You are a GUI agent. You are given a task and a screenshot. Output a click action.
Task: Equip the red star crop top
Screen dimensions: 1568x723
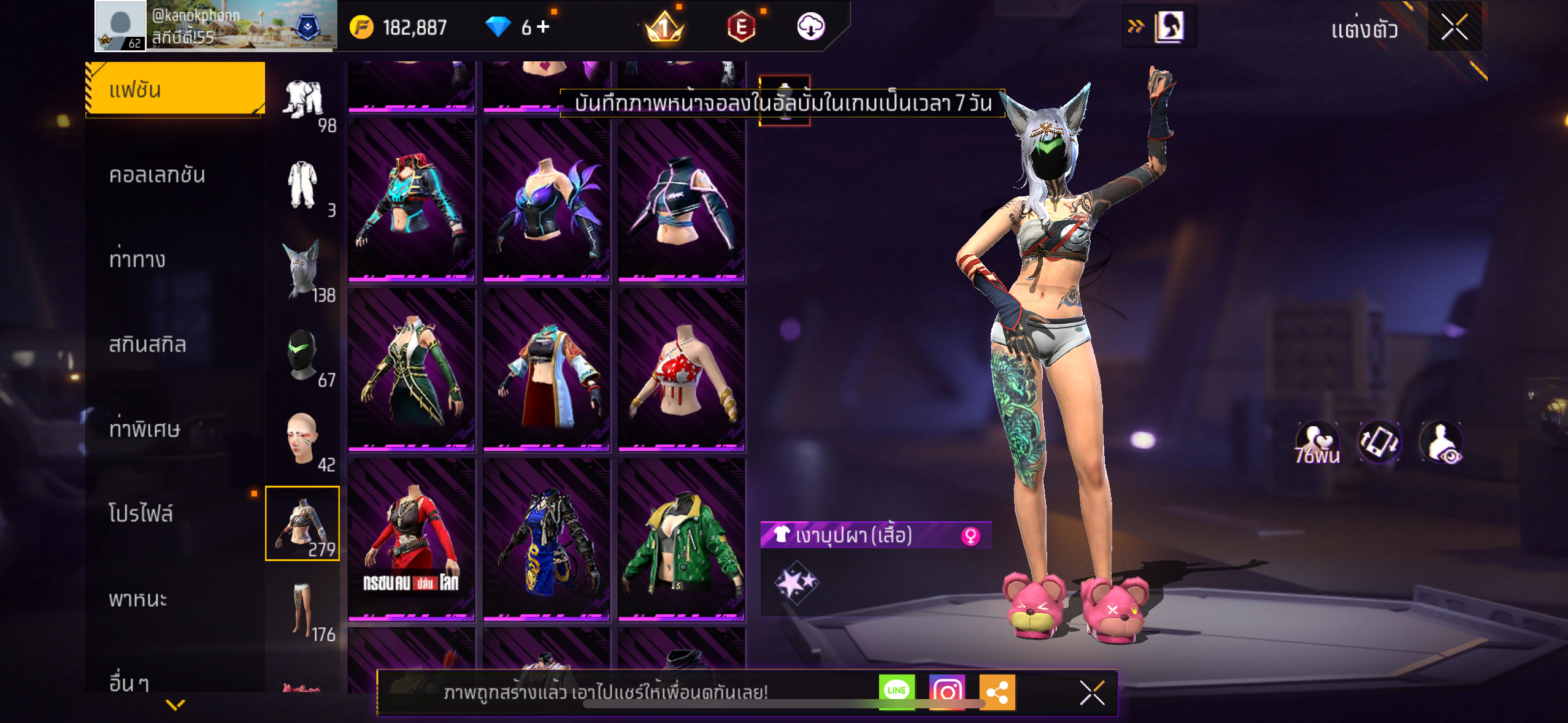click(681, 370)
